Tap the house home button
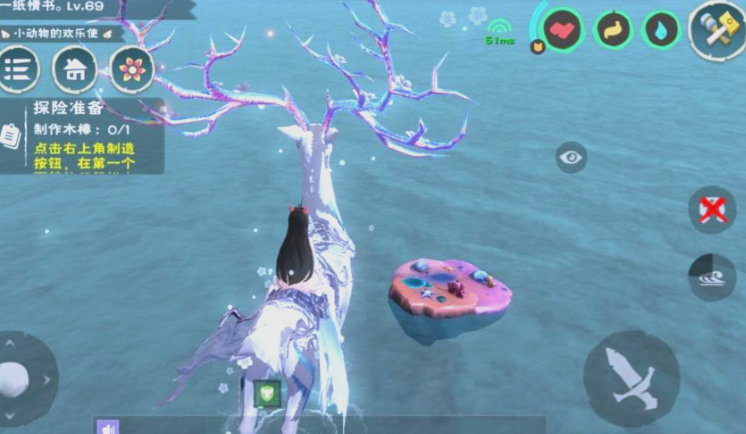The height and width of the screenshot is (434, 746). coord(75,70)
